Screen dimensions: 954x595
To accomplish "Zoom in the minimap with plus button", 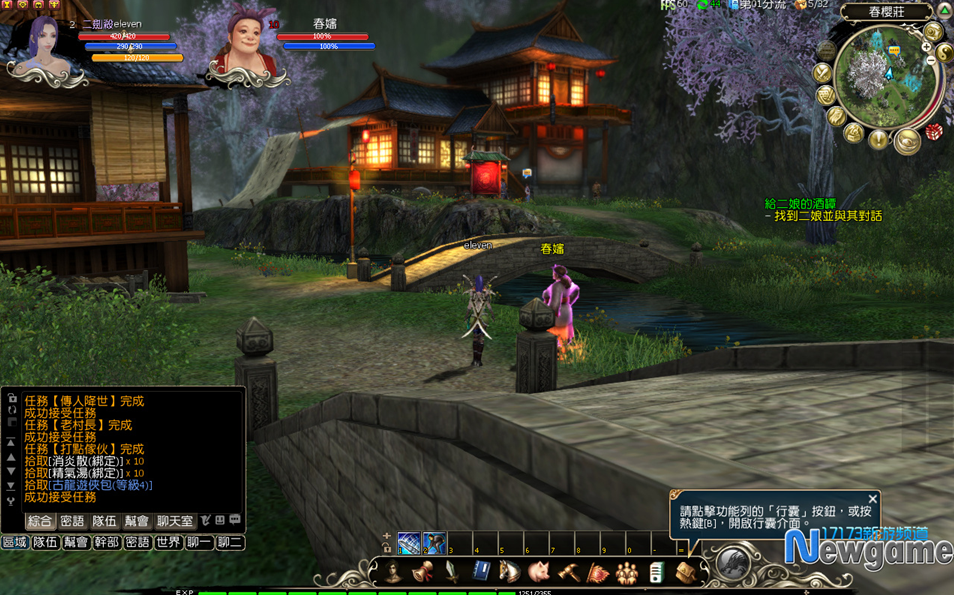I will click(x=926, y=47).
